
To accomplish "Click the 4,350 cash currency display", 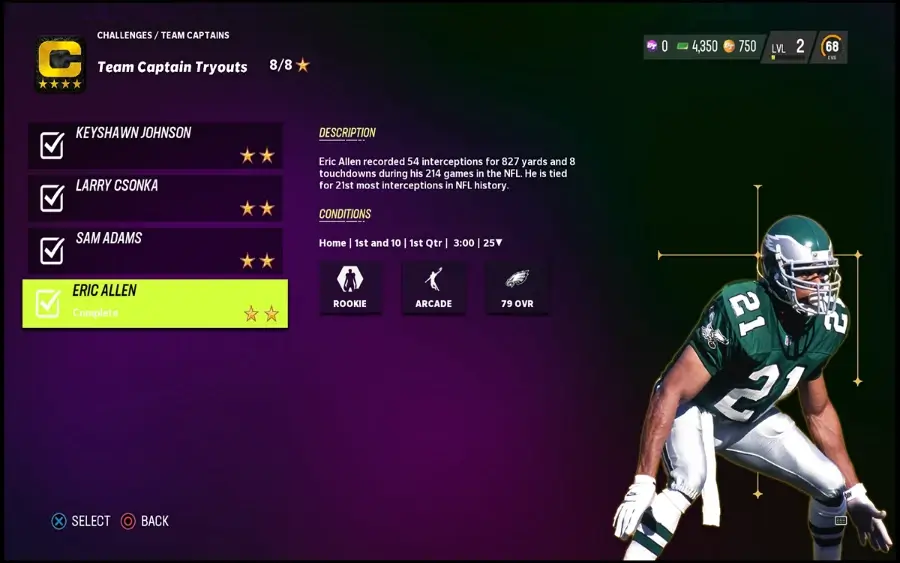I will 697,46.
